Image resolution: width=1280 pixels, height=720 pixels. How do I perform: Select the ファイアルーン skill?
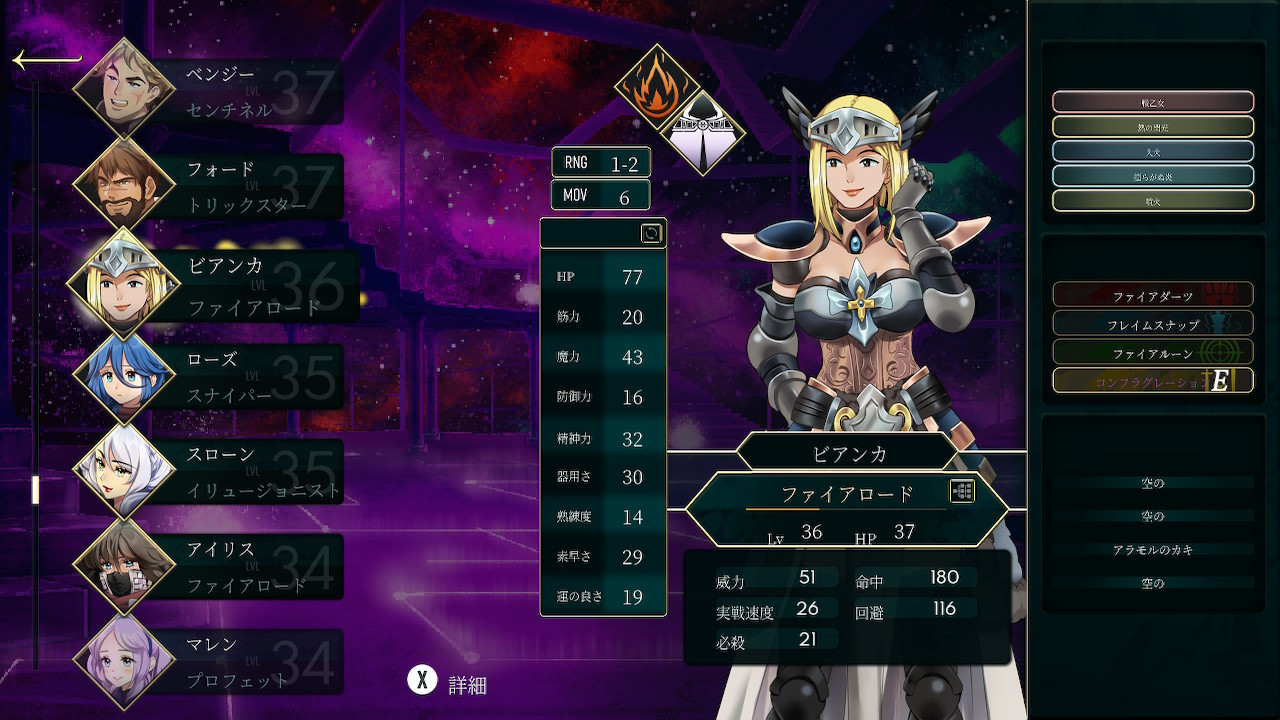(x=1152, y=352)
